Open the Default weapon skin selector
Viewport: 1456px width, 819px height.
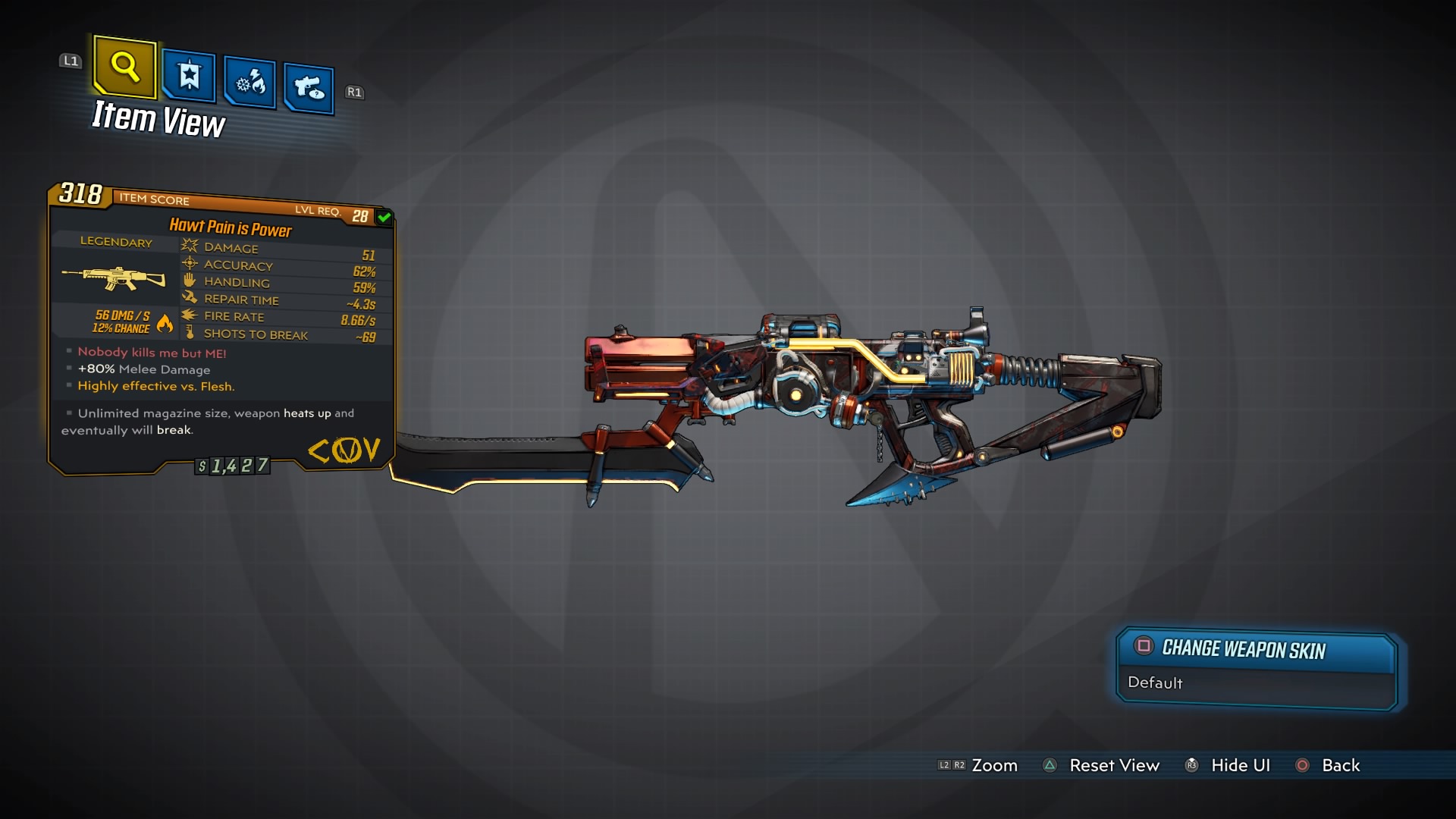click(x=1154, y=683)
